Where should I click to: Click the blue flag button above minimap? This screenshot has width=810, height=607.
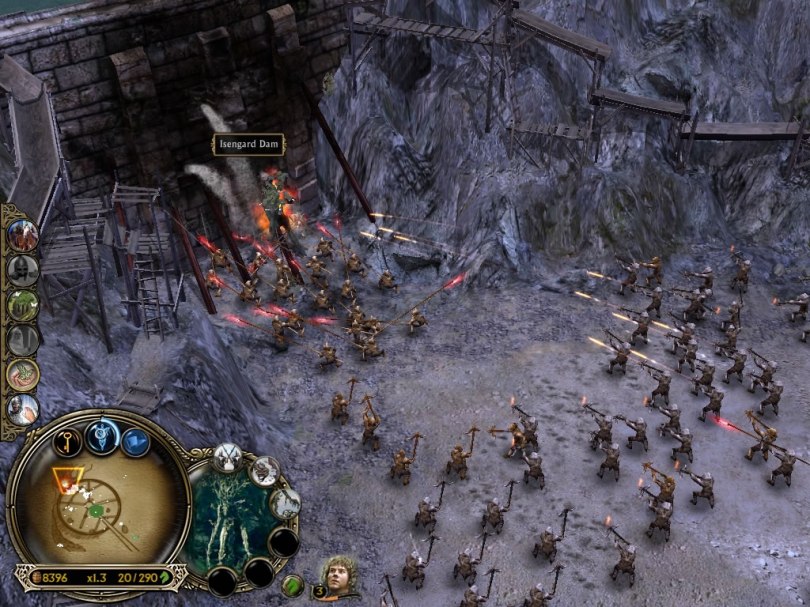pyautogui.click(x=137, y=442)
